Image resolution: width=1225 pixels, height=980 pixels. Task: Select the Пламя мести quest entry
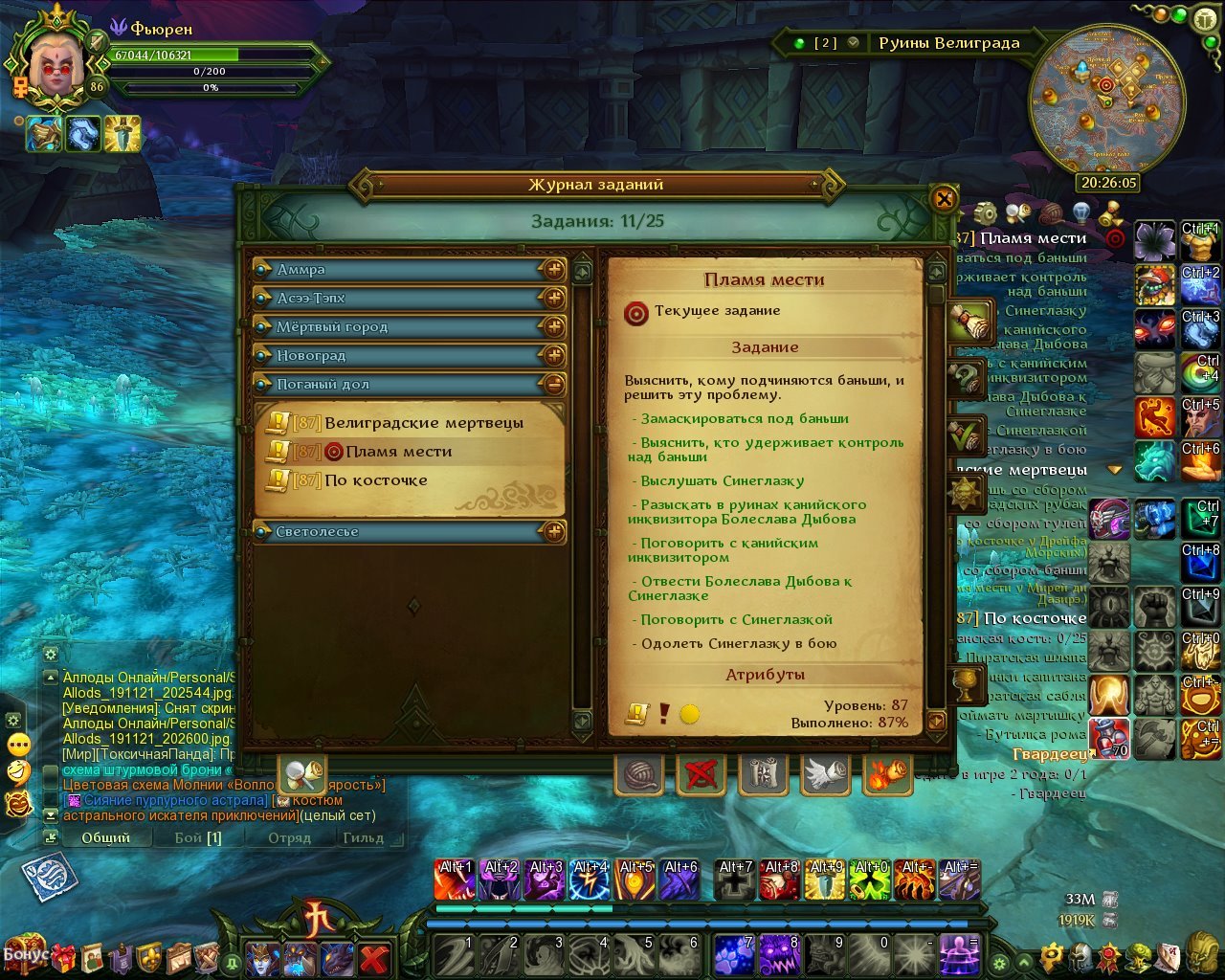point(398,452)
